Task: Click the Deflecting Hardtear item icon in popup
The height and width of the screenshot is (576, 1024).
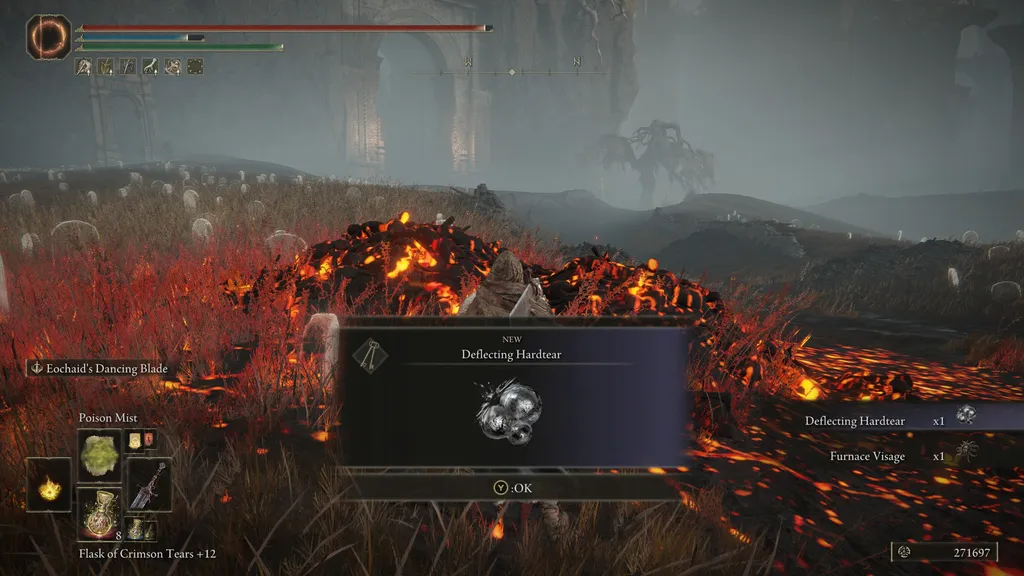Action: (509, 412)
